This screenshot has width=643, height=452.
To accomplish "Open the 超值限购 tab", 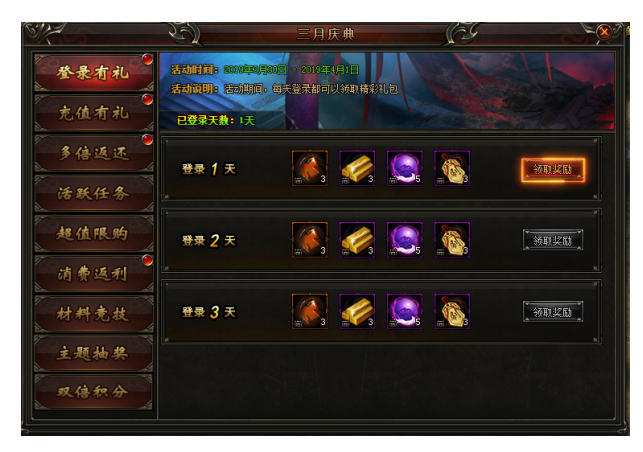I will pos(93,232).
